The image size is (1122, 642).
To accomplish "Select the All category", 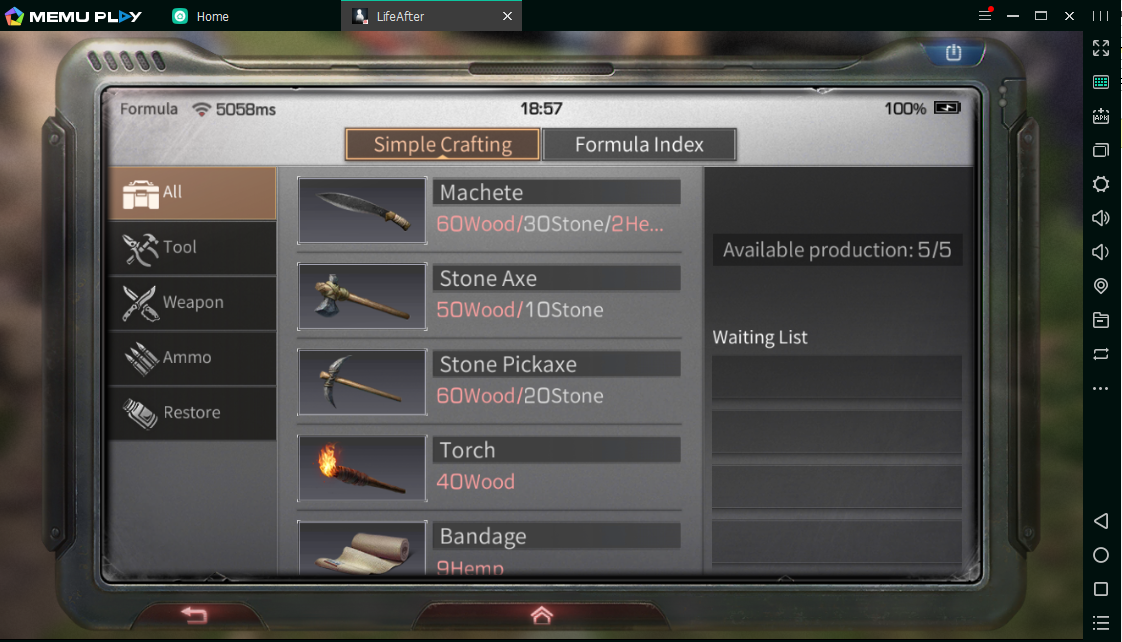I will click(x=192, y=193).
